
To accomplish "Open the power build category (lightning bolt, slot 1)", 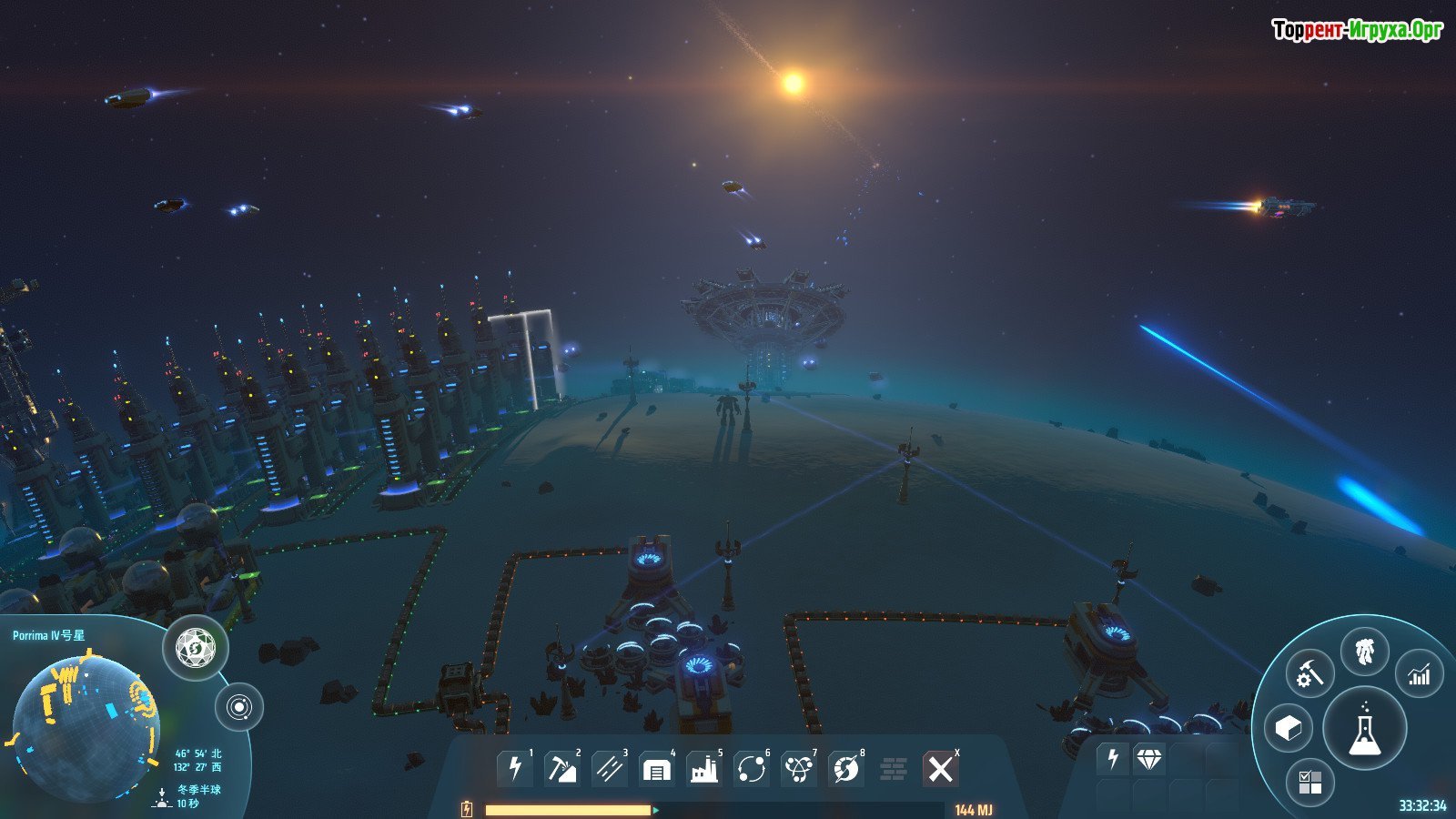I will click(515, 769).
